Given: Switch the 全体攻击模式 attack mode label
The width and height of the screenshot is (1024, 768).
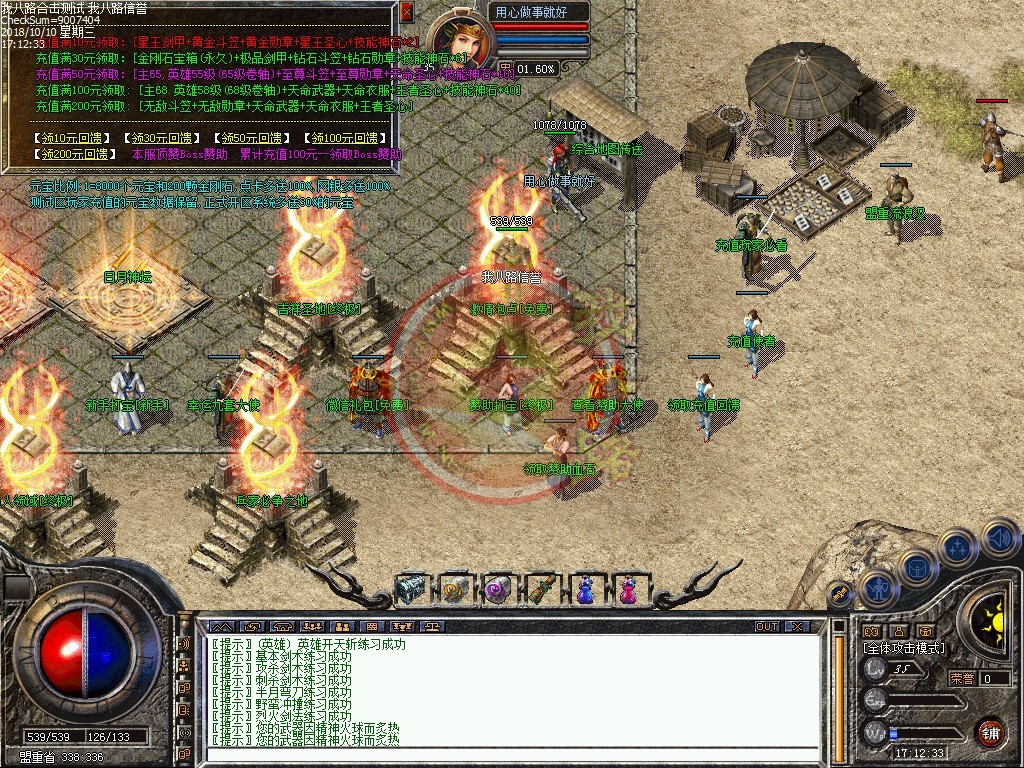Looking at the screenshot, I should [903, 648].
